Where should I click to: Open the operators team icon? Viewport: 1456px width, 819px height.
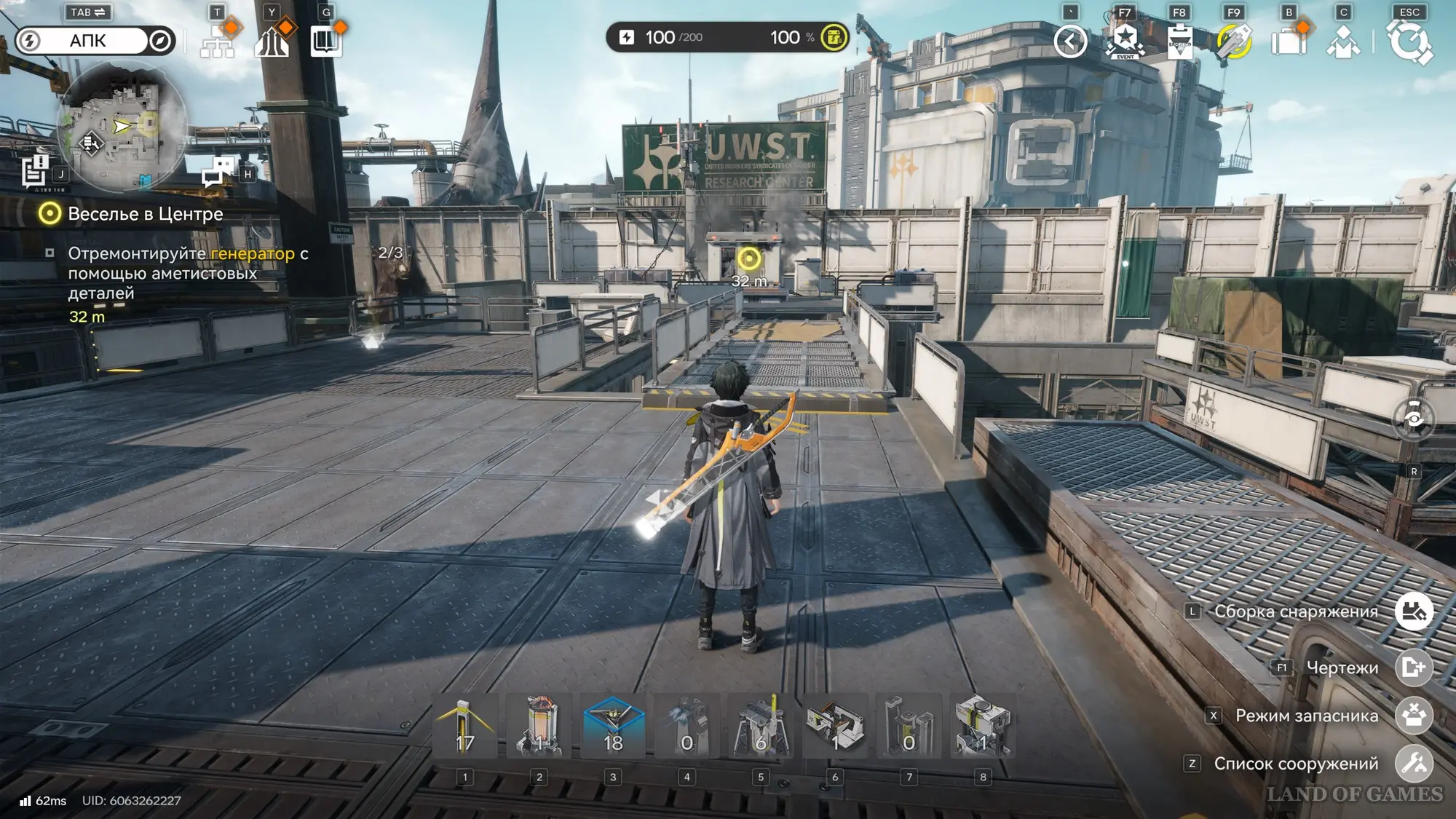[x=1343, y=41]
